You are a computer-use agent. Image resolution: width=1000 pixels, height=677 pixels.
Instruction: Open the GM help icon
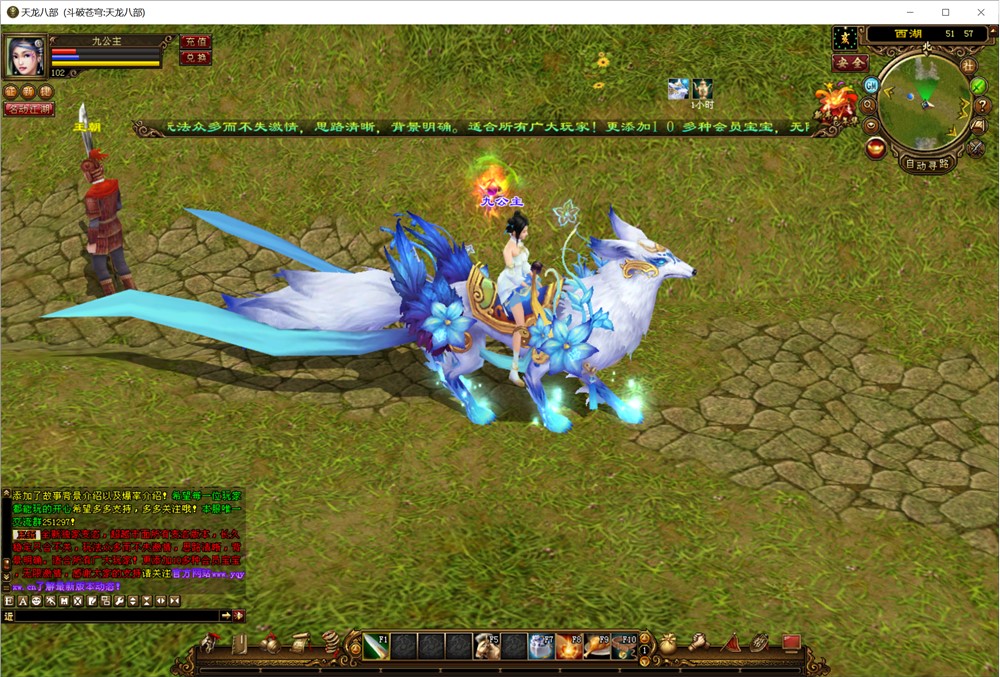tap(871, 84)
